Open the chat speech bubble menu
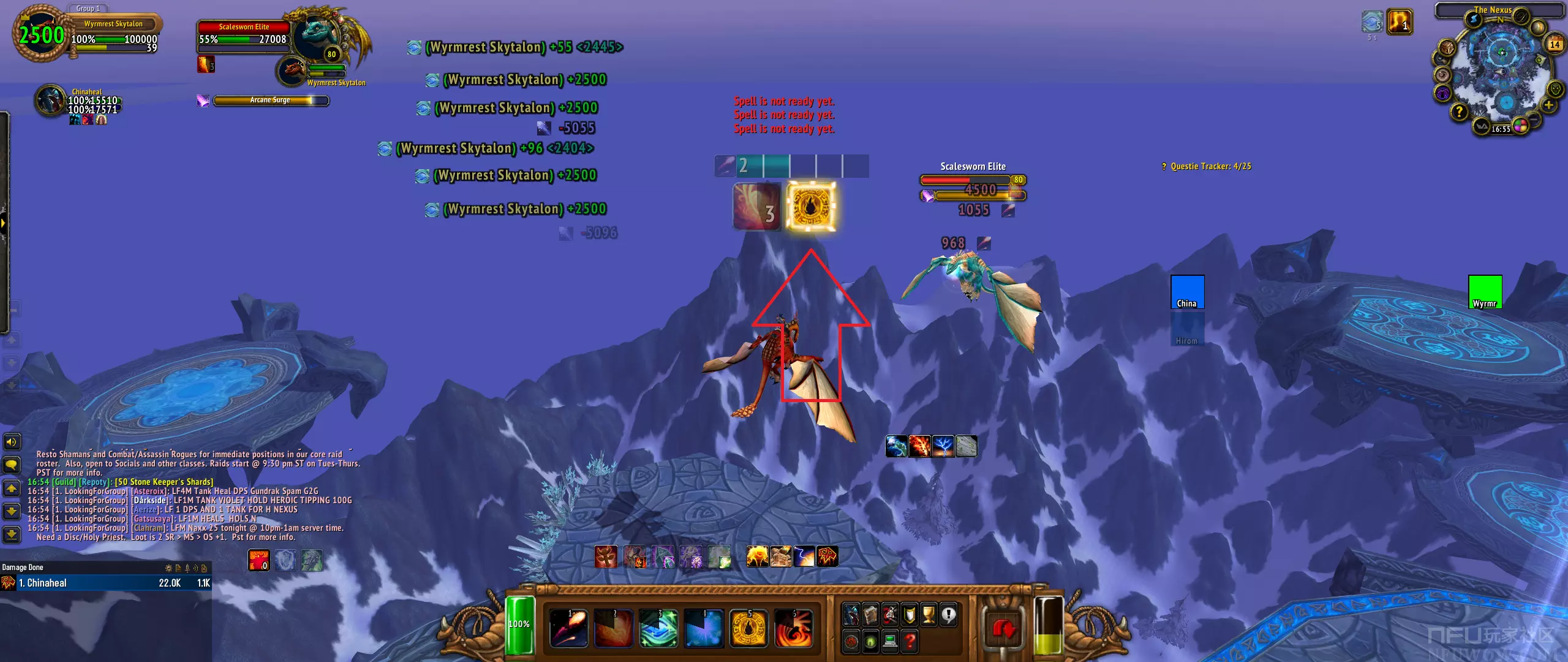This screenshot has width=1568, height=662. point(11,465)
